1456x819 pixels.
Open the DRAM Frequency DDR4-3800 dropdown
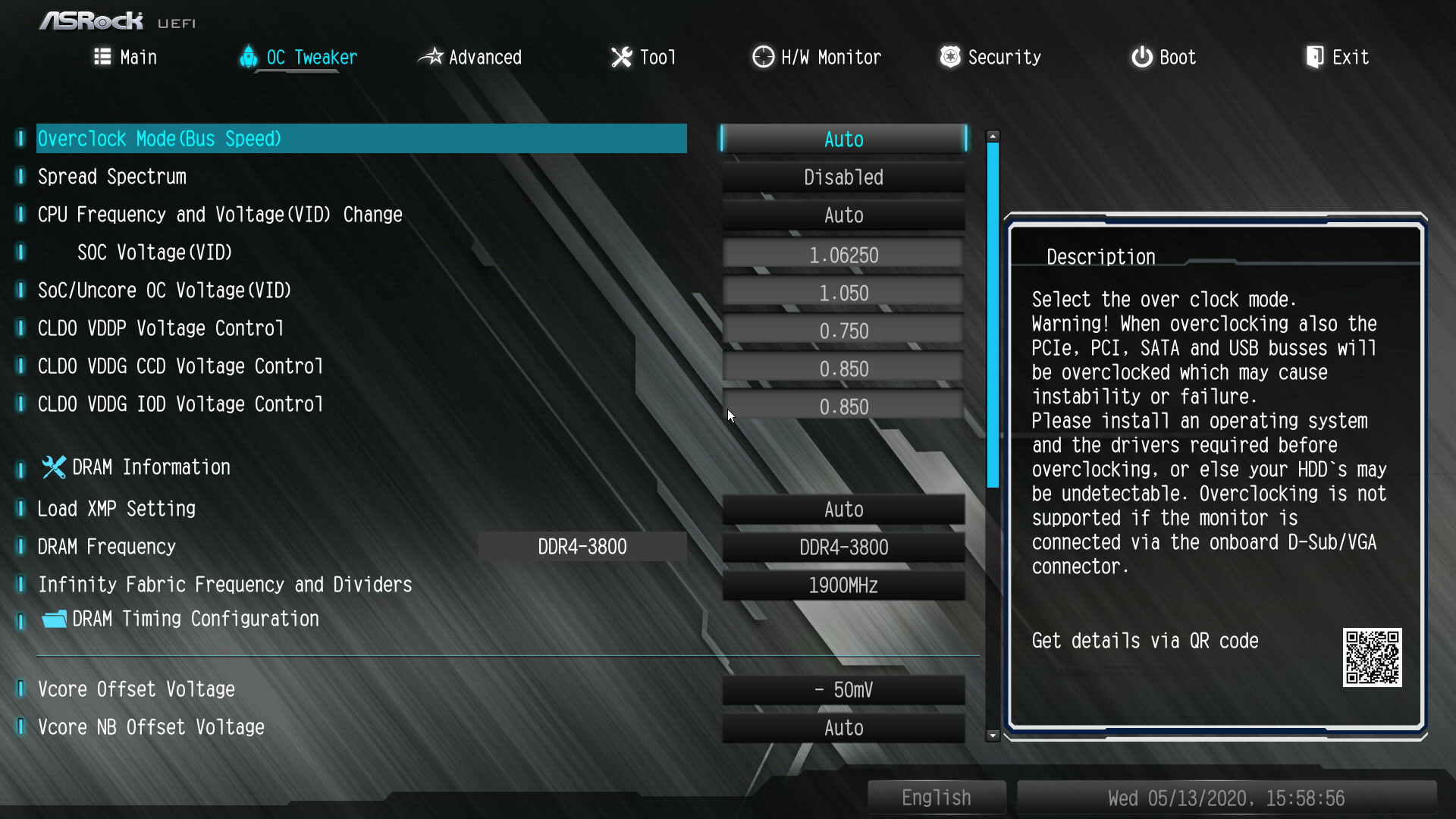click(x=843, y=547)
